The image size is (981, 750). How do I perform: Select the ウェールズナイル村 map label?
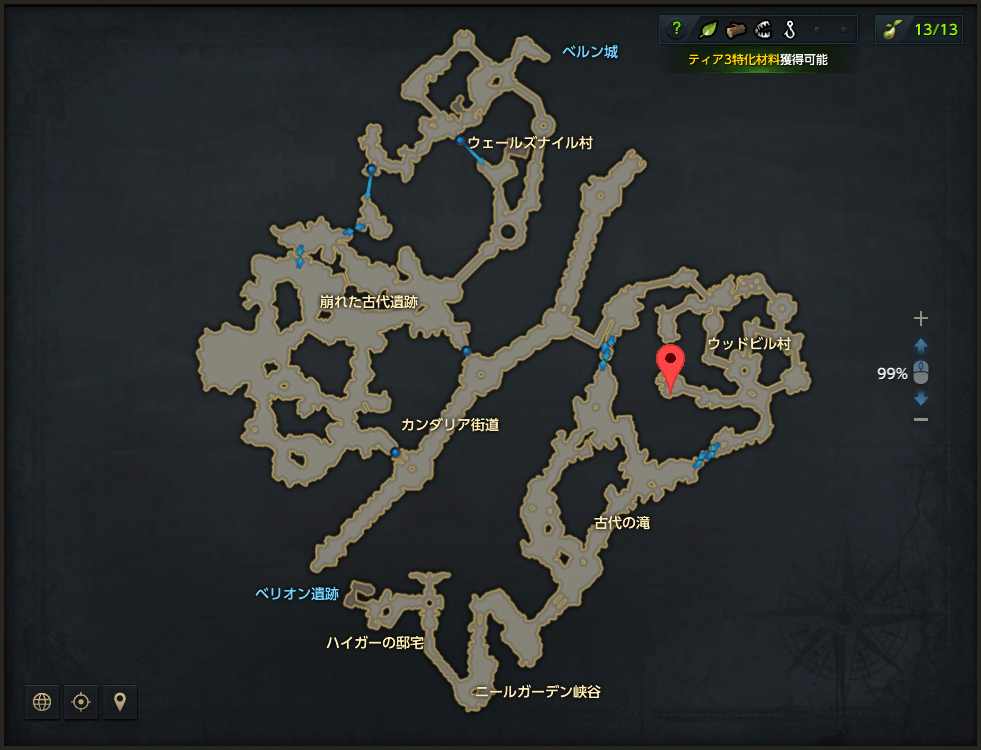(x=530, y=143)
